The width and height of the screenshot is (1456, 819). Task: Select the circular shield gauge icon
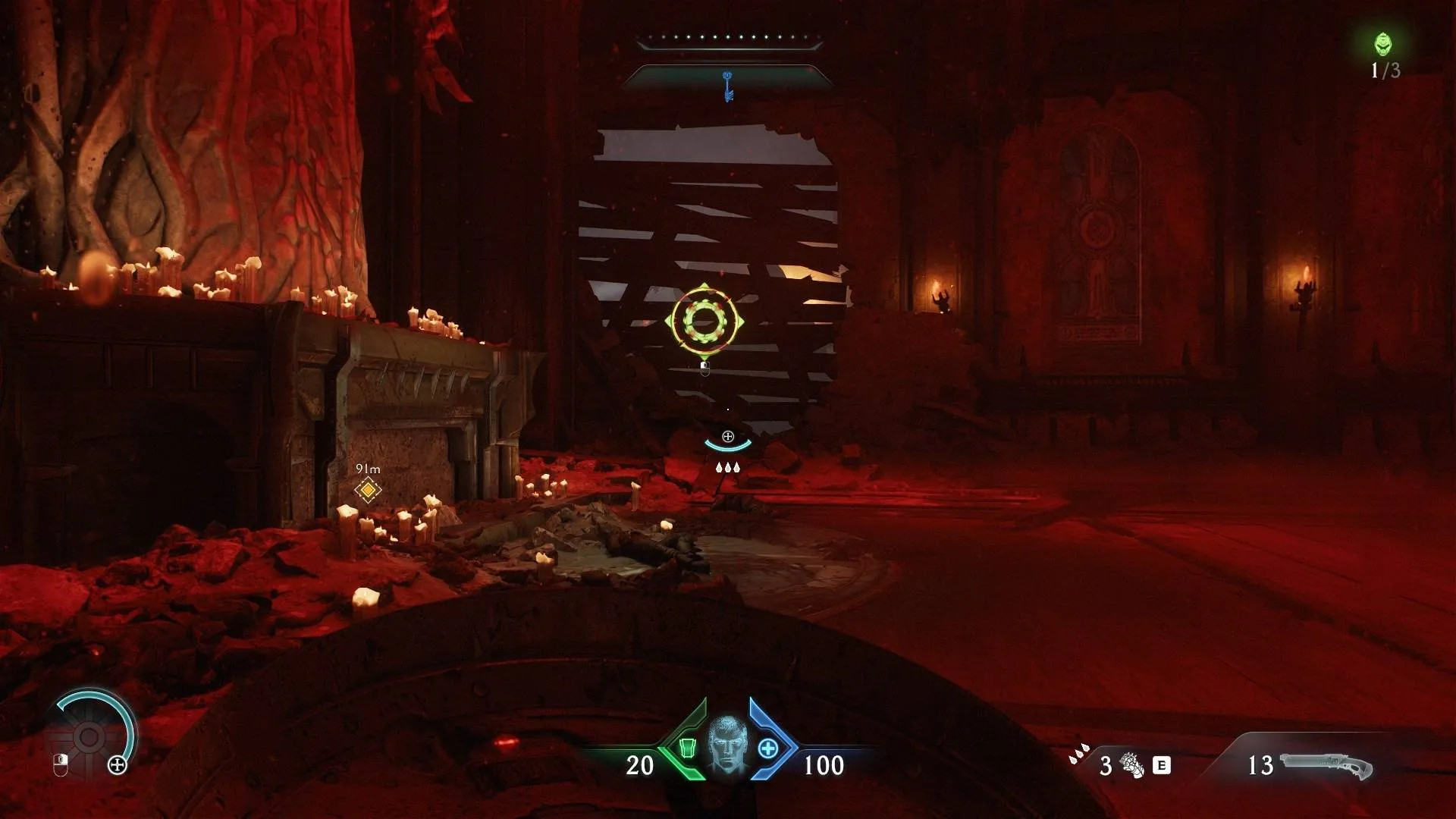pos(89,736)
